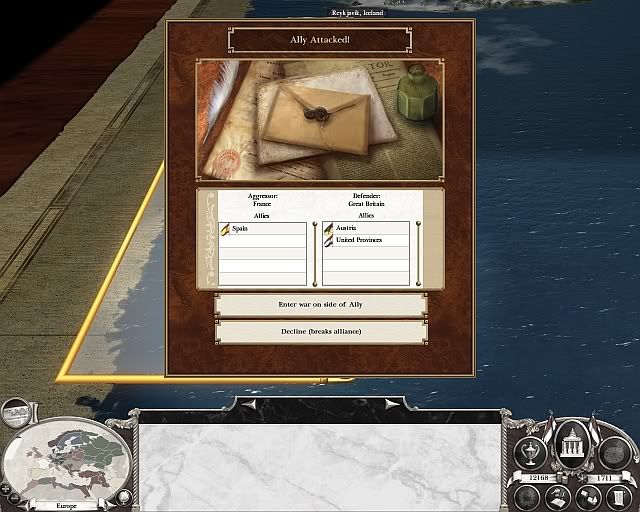Select Spain in the aggressor allies list
640x512 pixels.
click(x=262, y=229)
